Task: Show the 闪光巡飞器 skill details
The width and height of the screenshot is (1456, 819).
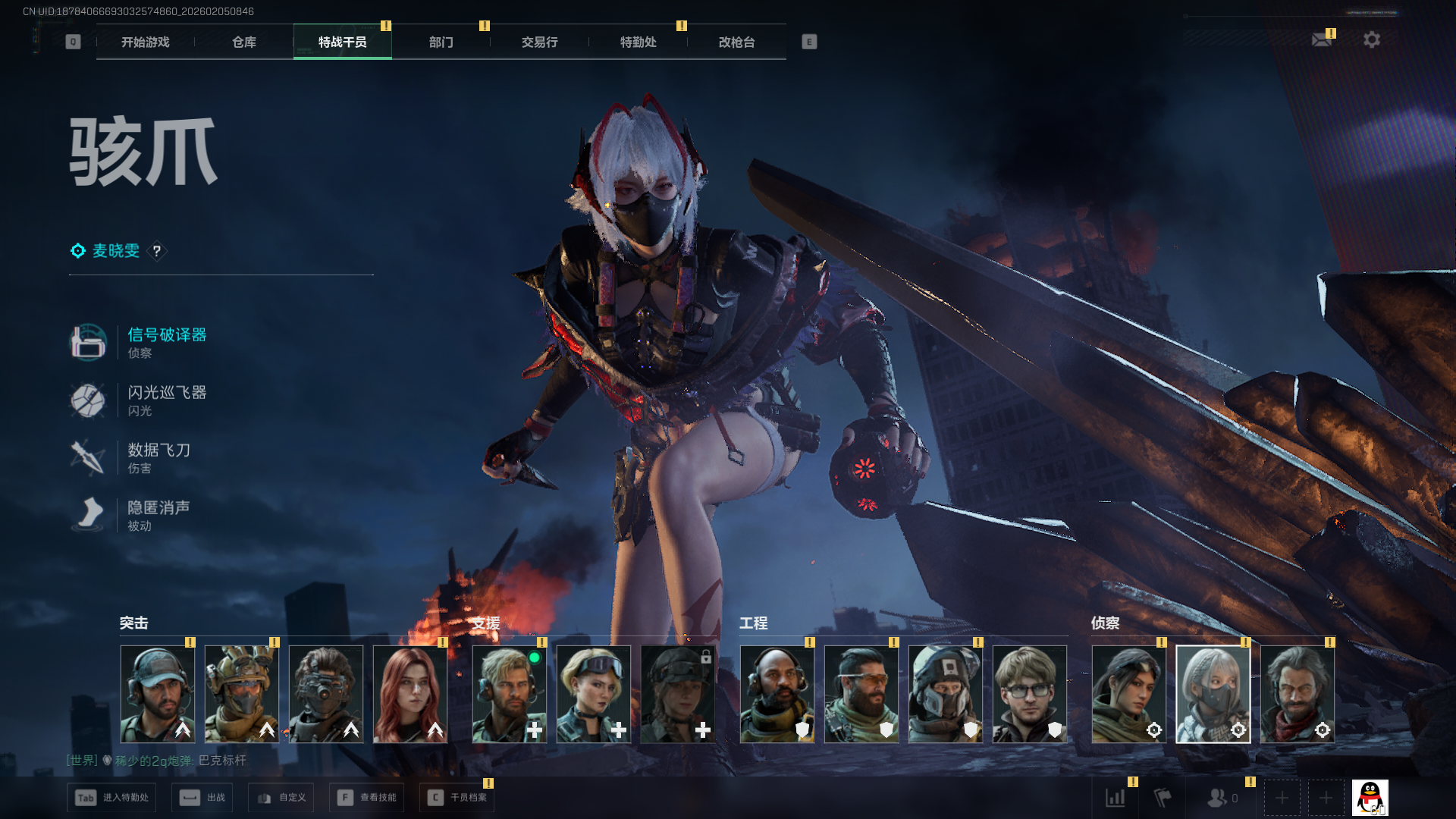Action: pos(167,393)
